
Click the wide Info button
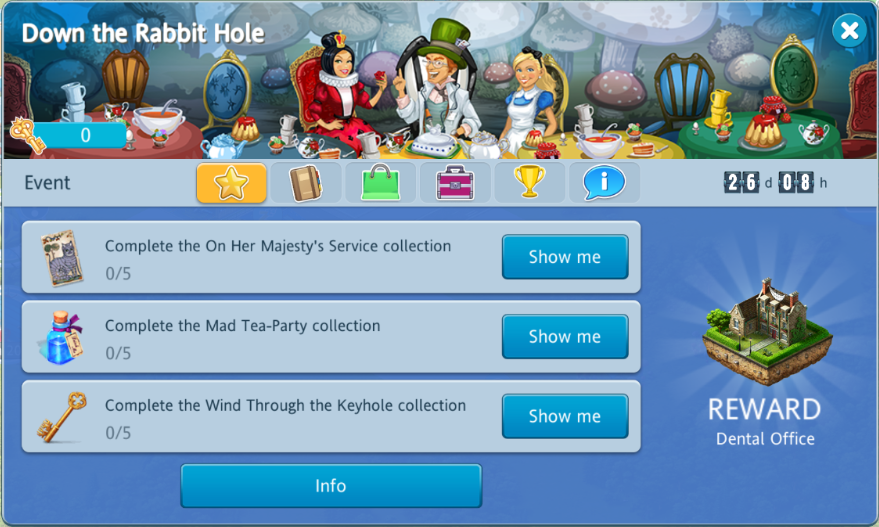(x=331, y=486)
